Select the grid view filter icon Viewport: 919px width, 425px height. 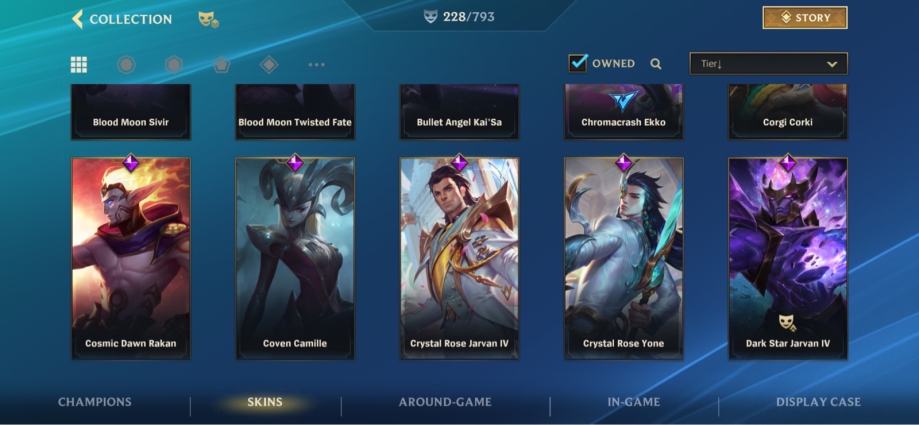pyautogui.click(x=78, y=64)
